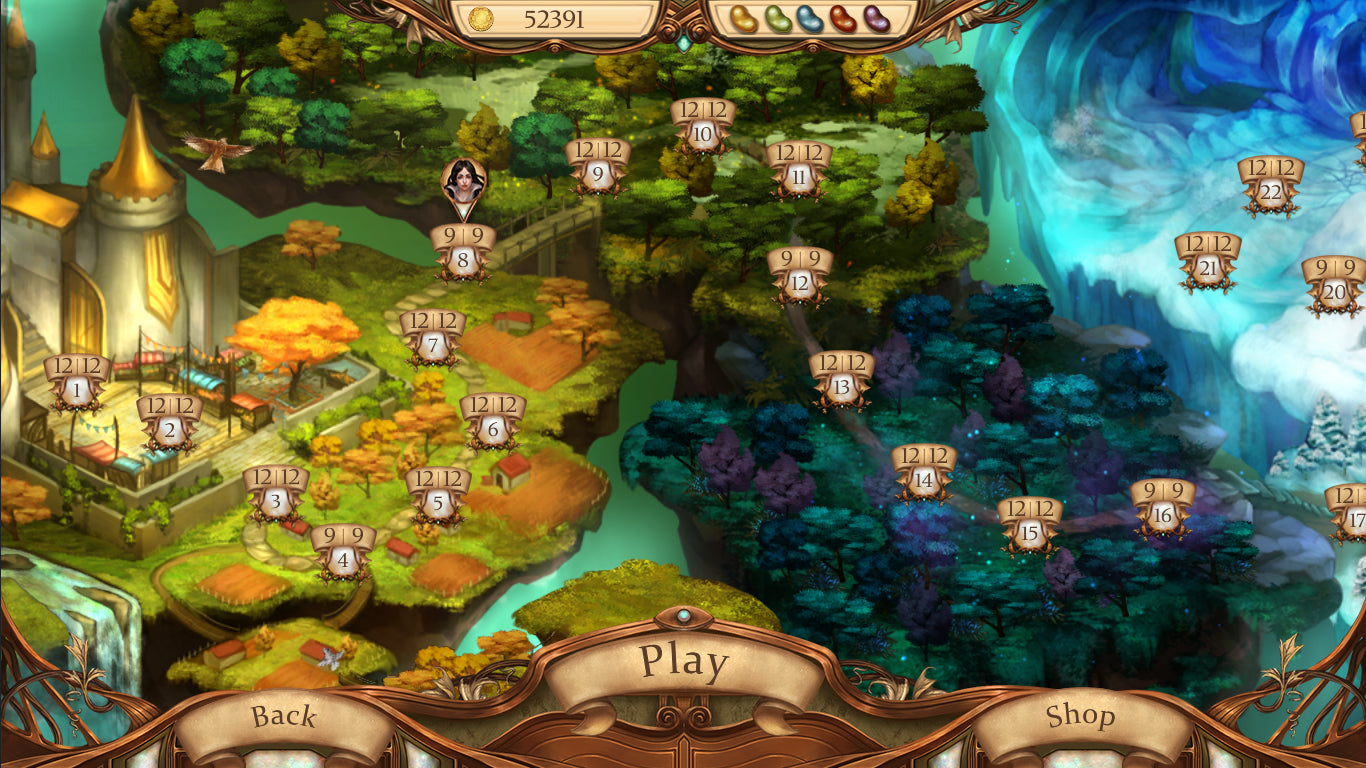
Task: Go back using the Back button
Action: [284, 716]
